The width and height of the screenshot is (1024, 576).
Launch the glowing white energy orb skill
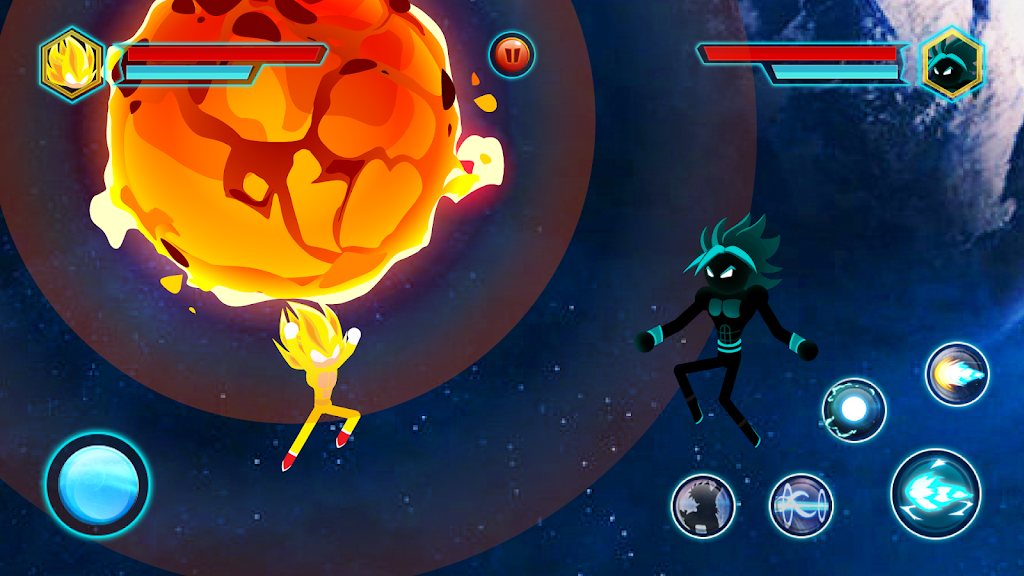coord(854,409)
